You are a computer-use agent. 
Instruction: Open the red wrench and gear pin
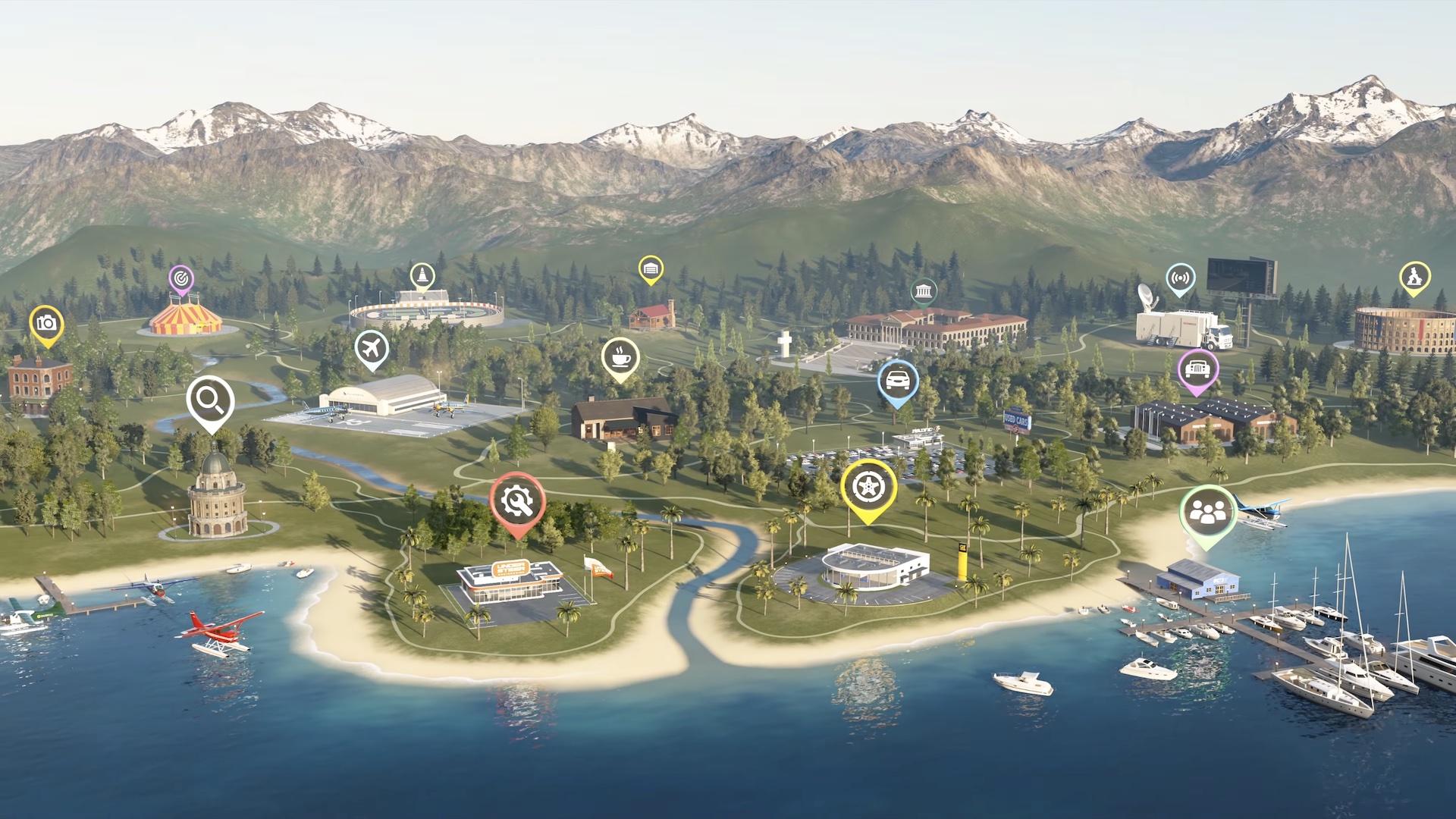pyautogui.click(x=517, y=501)
